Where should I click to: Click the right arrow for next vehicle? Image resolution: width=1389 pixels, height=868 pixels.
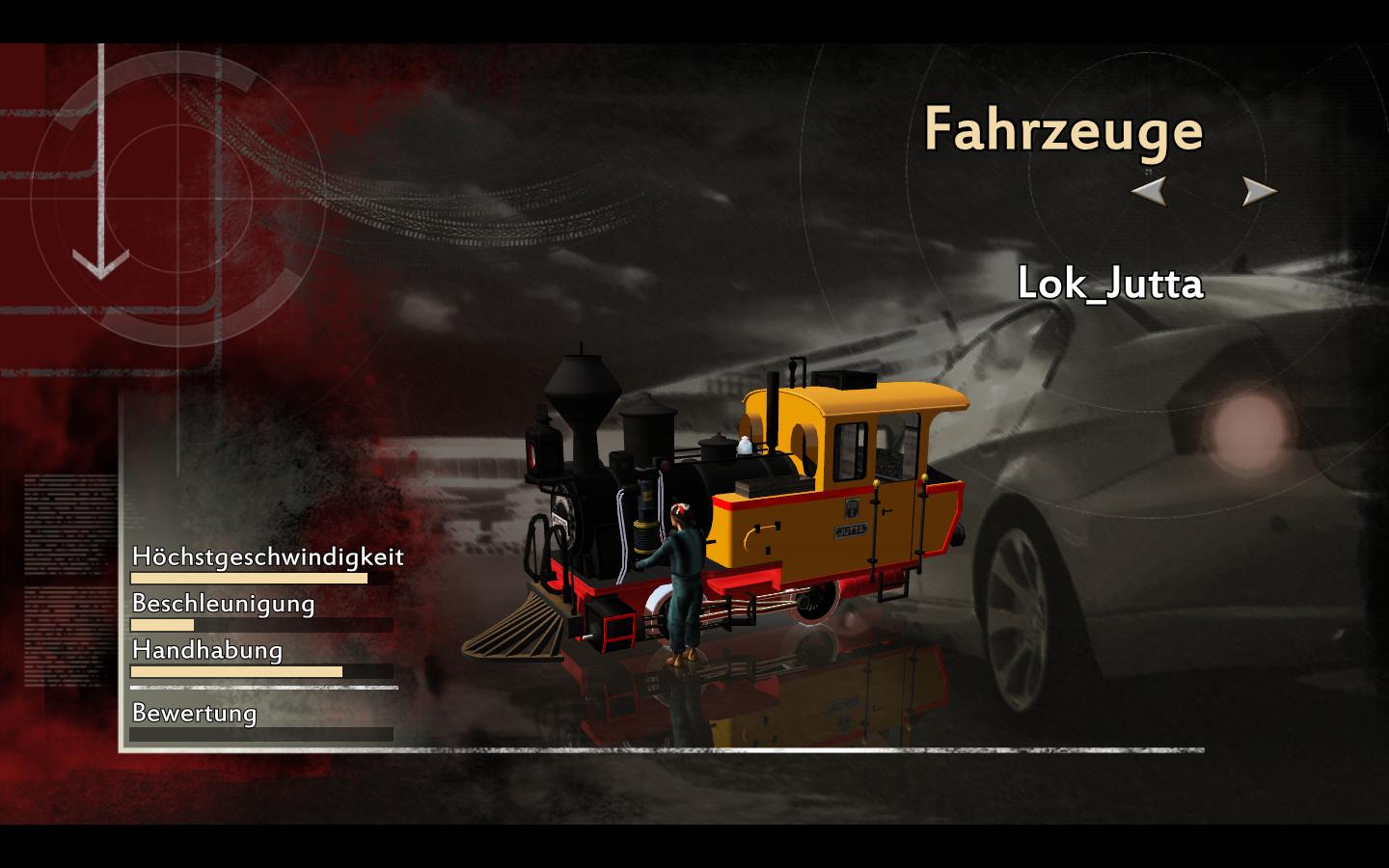coord(1257,191)
